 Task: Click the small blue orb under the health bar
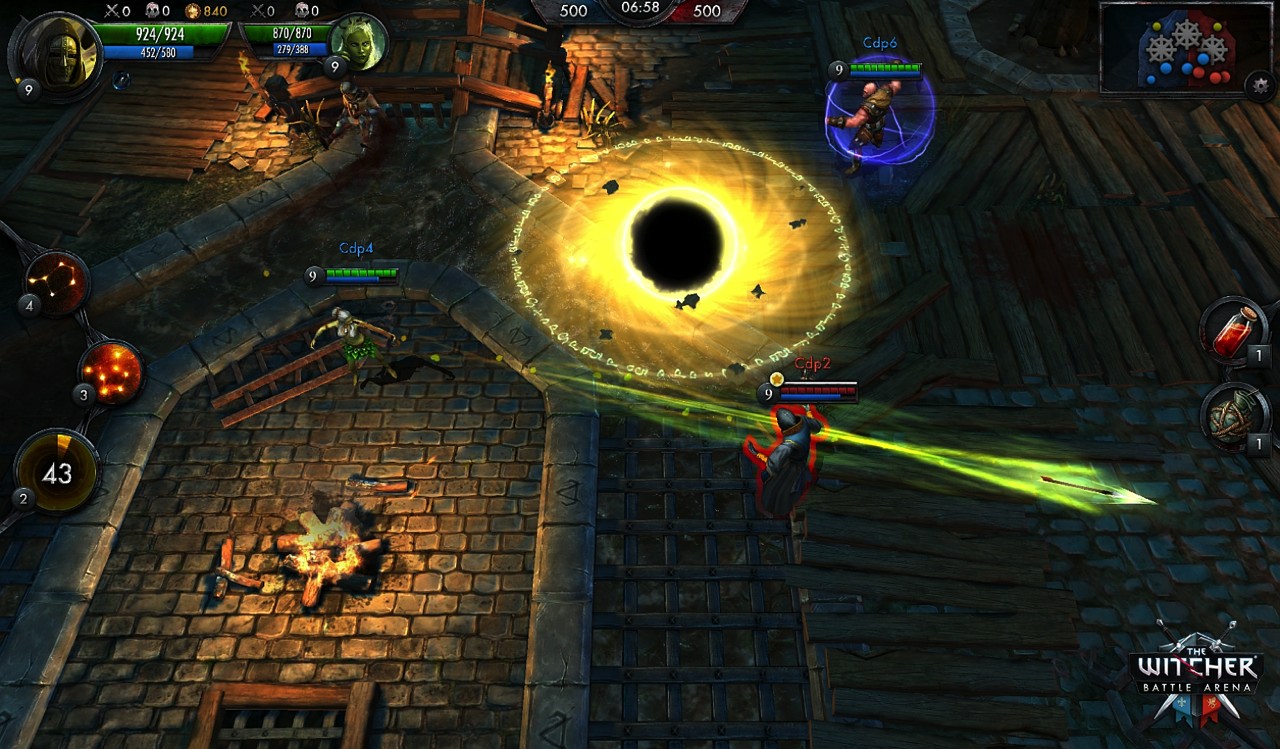120,80
